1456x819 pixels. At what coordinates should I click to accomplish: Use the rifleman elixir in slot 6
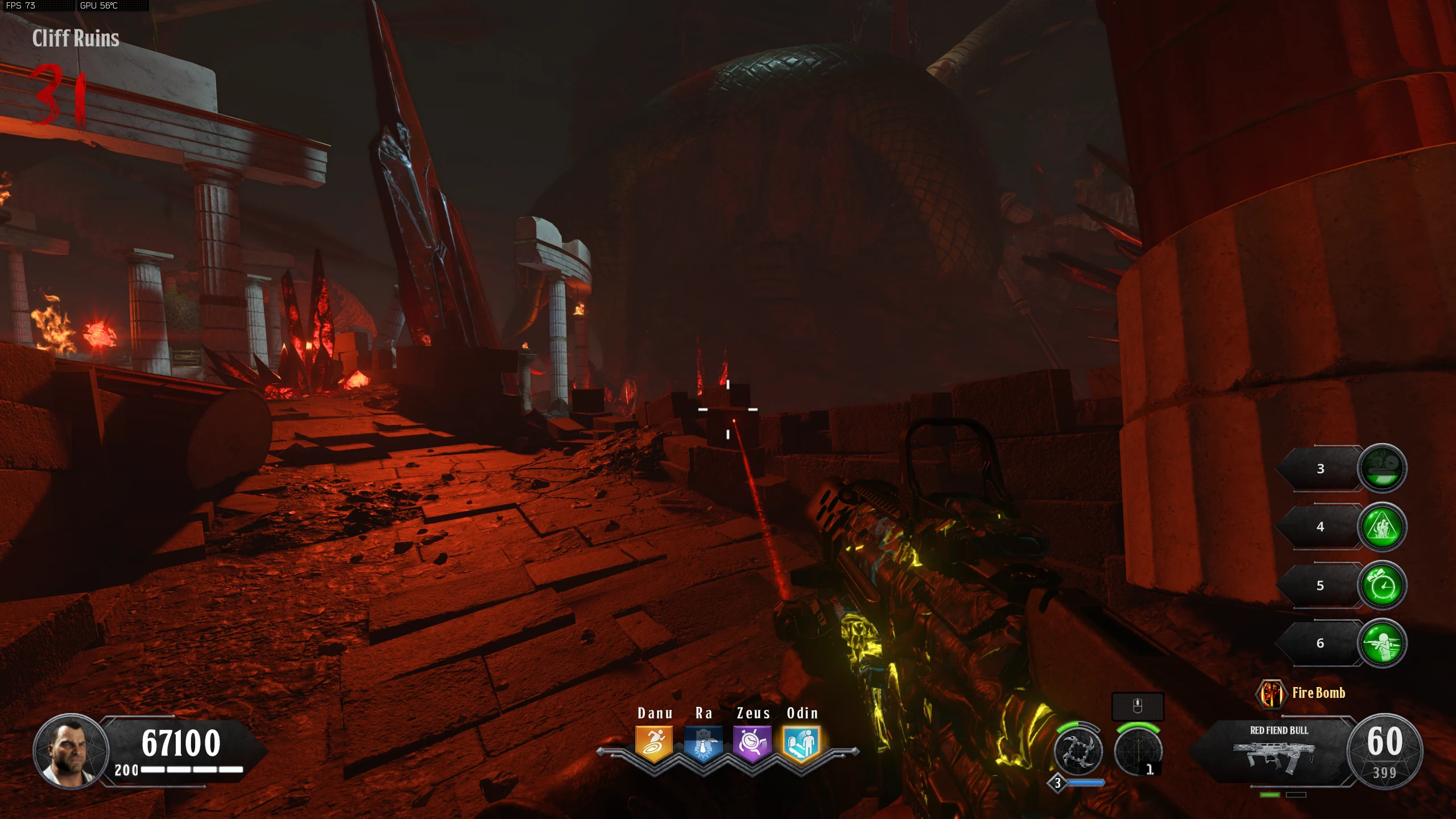pos(1382,643)
